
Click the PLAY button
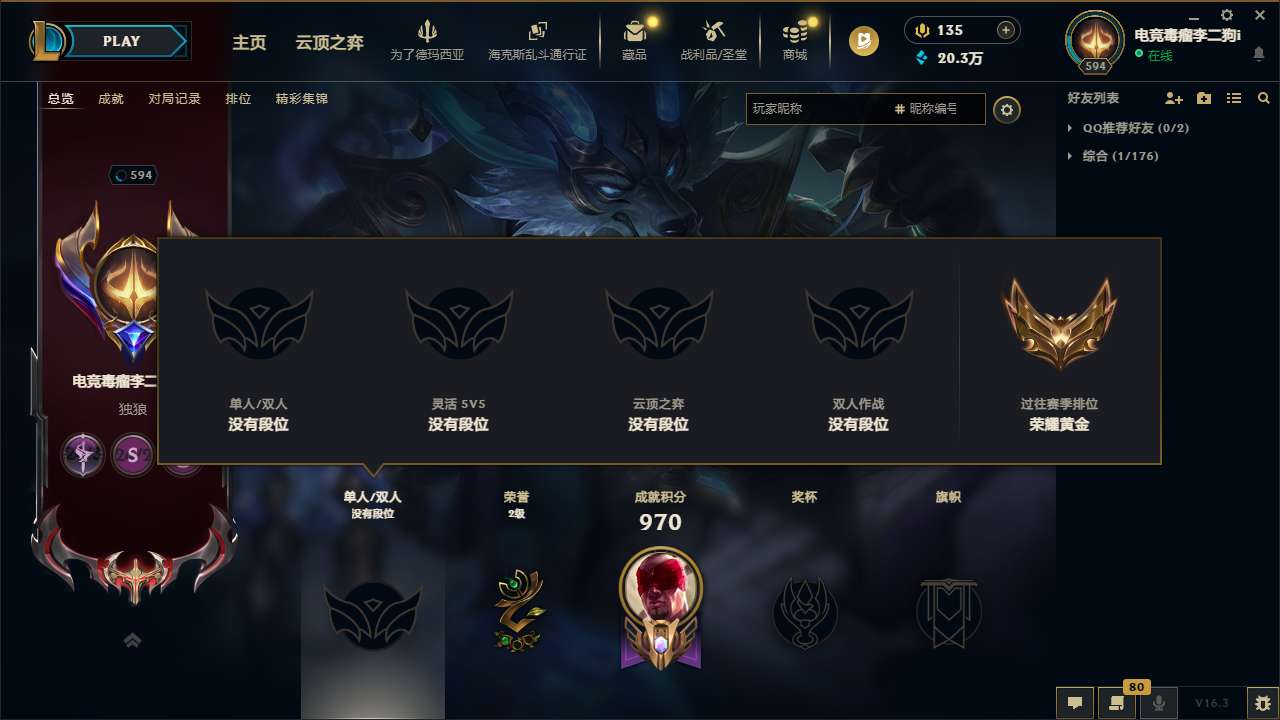(x=122, y=41)
